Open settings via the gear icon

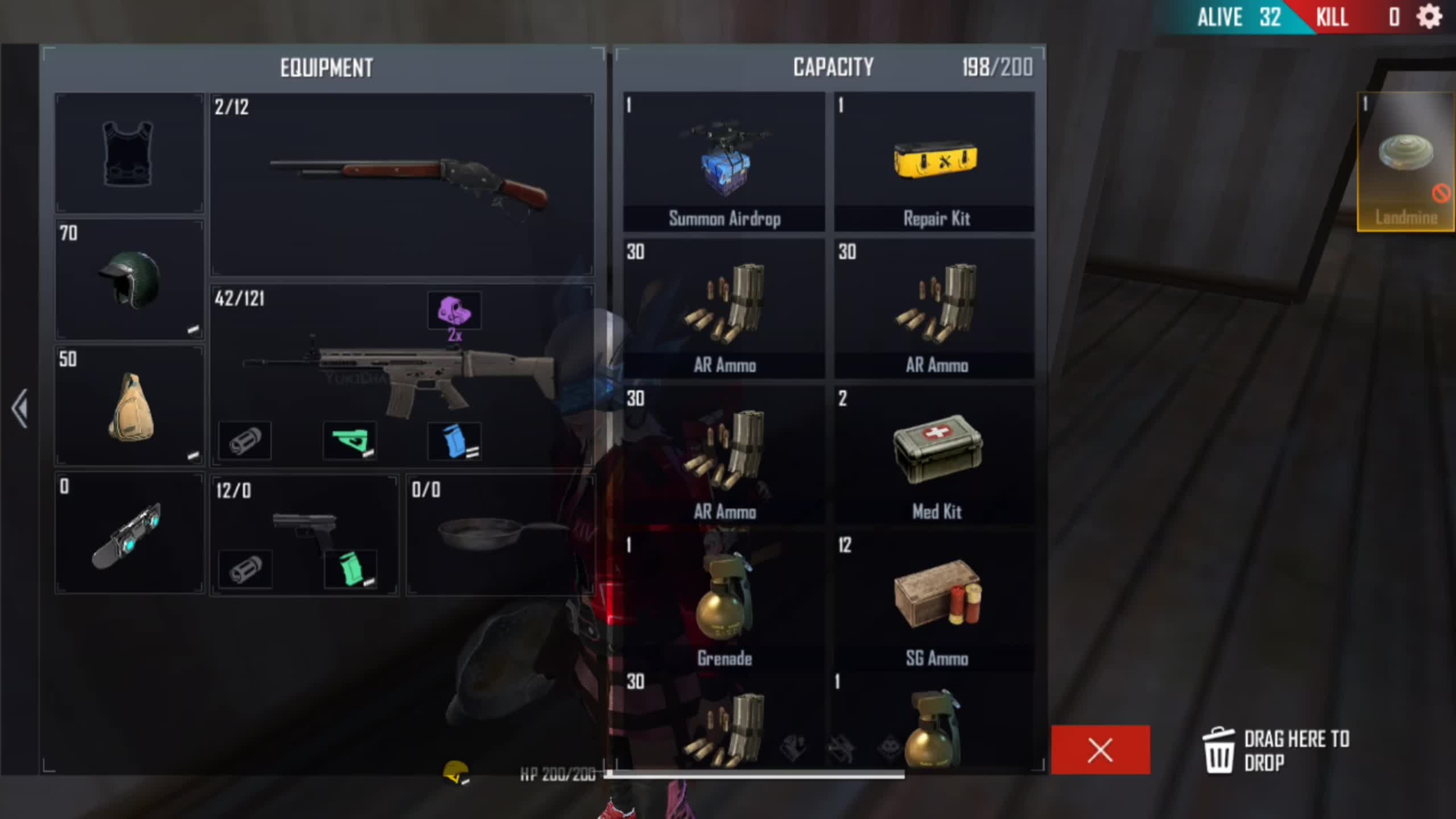(1429, 17)
